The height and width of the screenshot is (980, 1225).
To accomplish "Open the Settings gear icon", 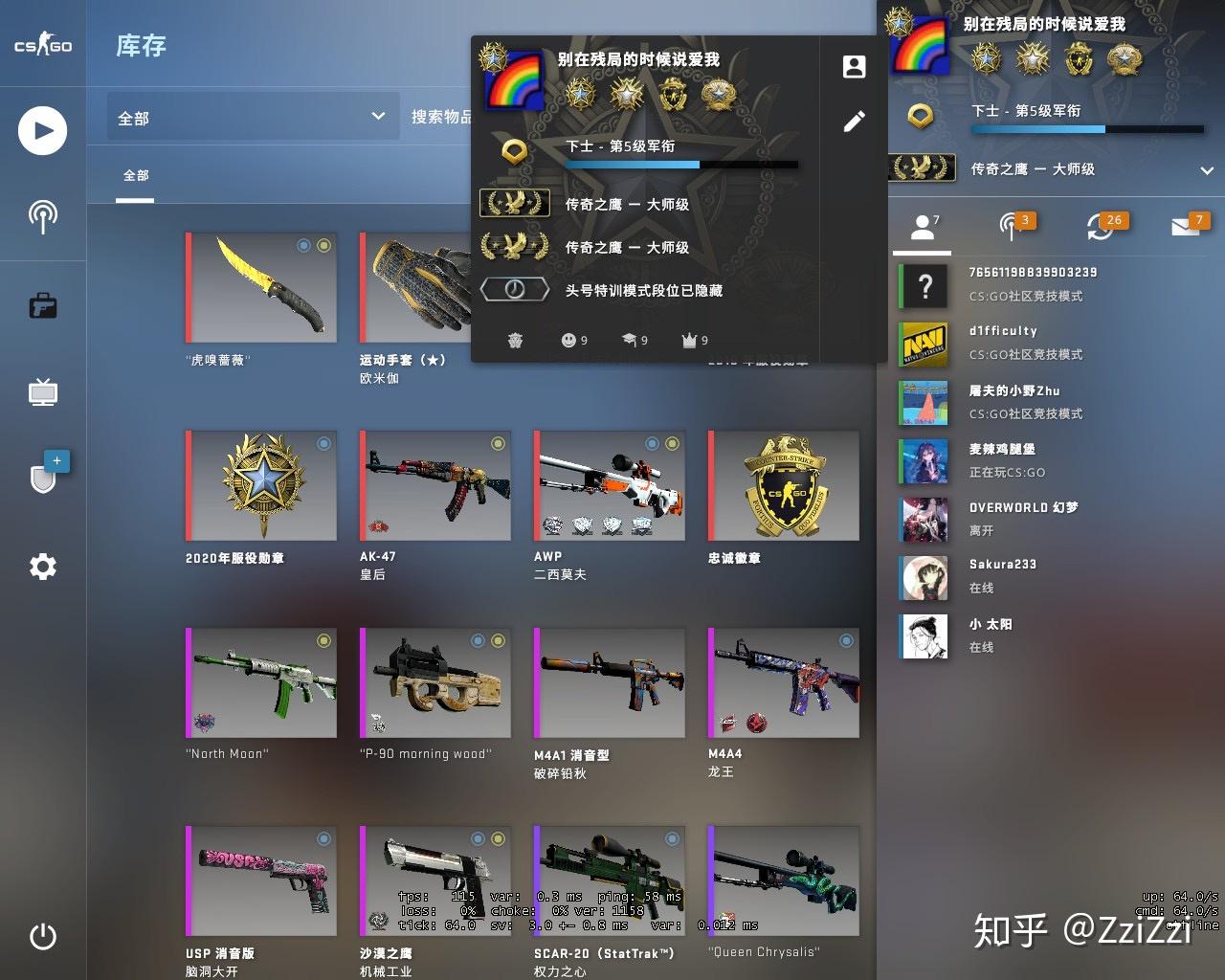I will [x=41, y=567].
